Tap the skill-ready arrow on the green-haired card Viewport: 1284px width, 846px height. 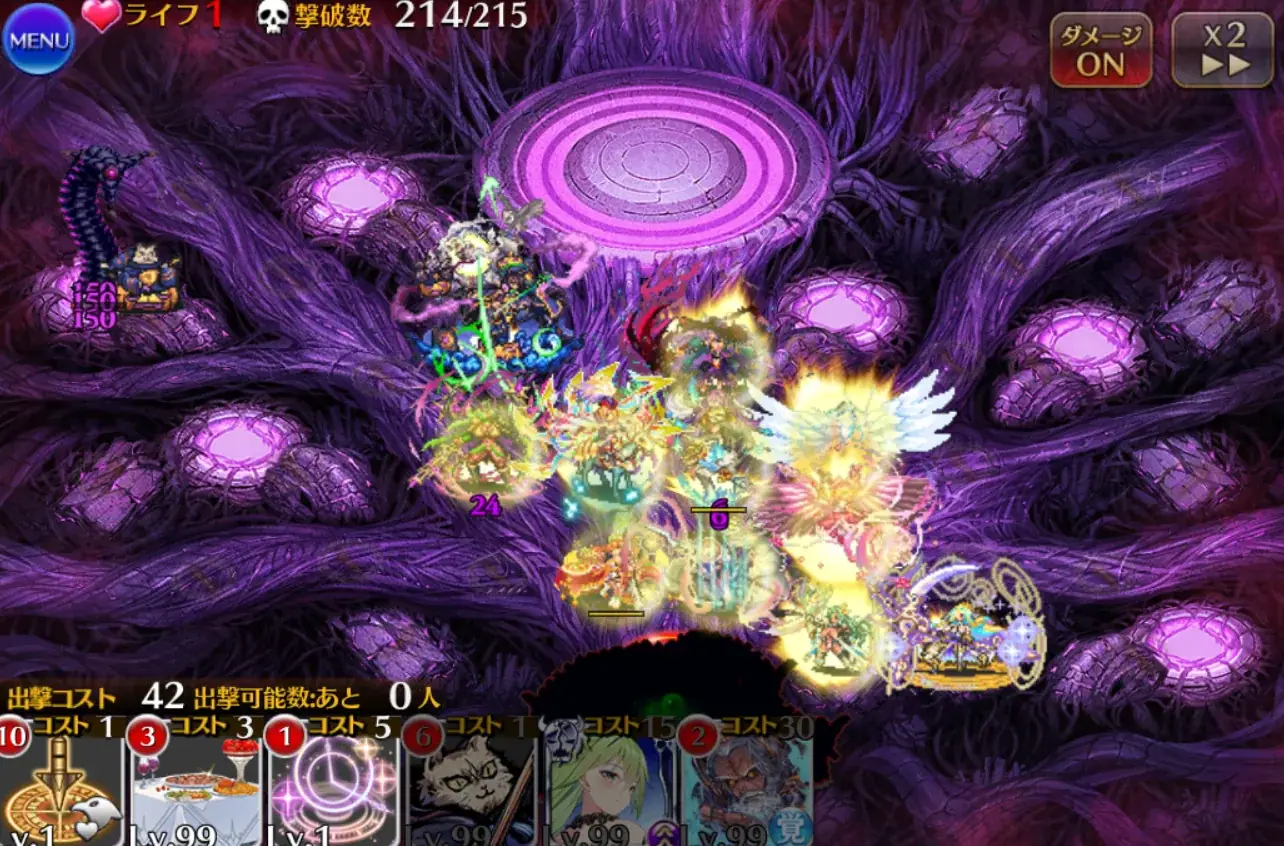(659, 833)
